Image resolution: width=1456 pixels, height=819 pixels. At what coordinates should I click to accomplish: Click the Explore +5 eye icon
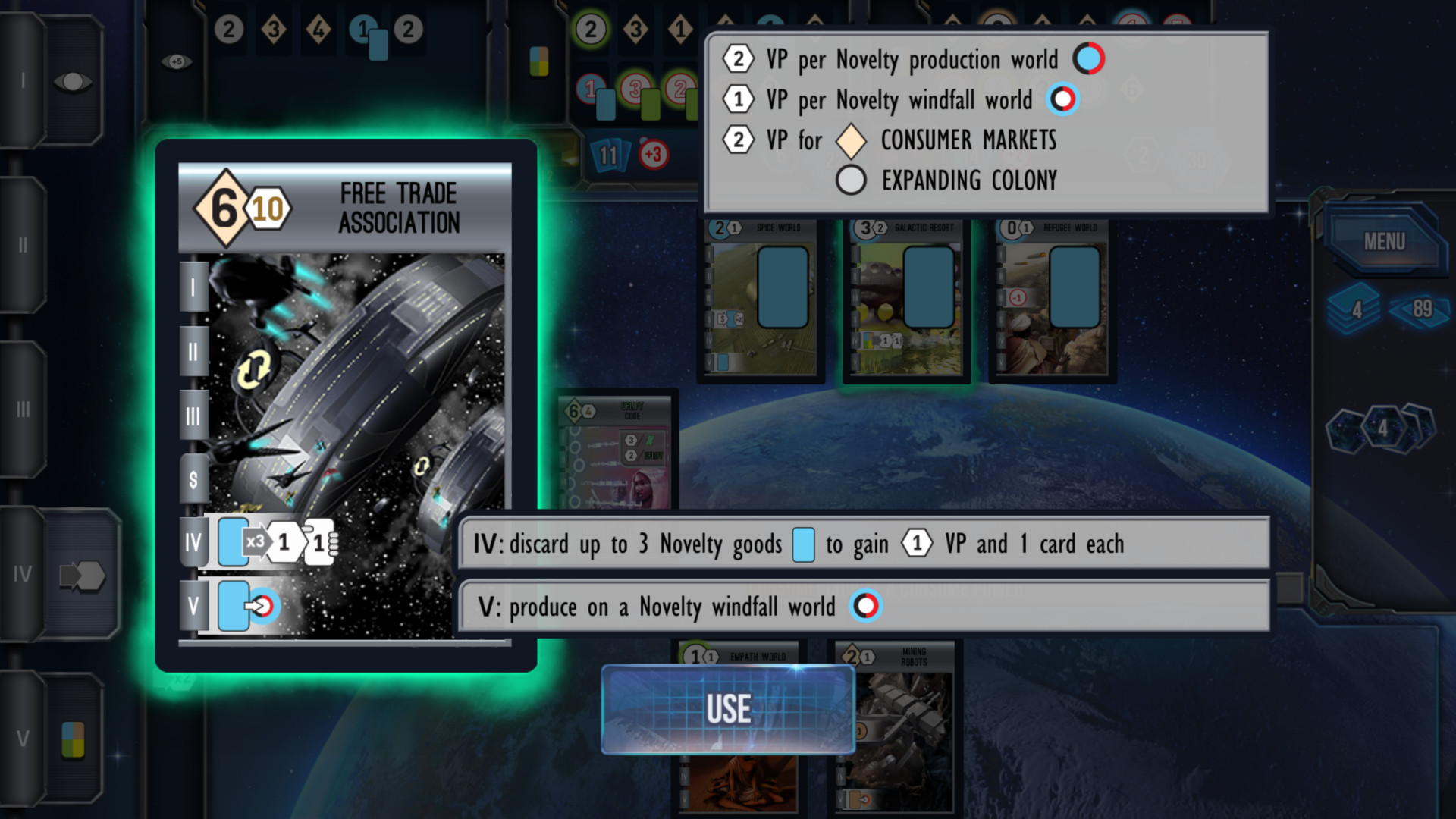tap(175, 62)
